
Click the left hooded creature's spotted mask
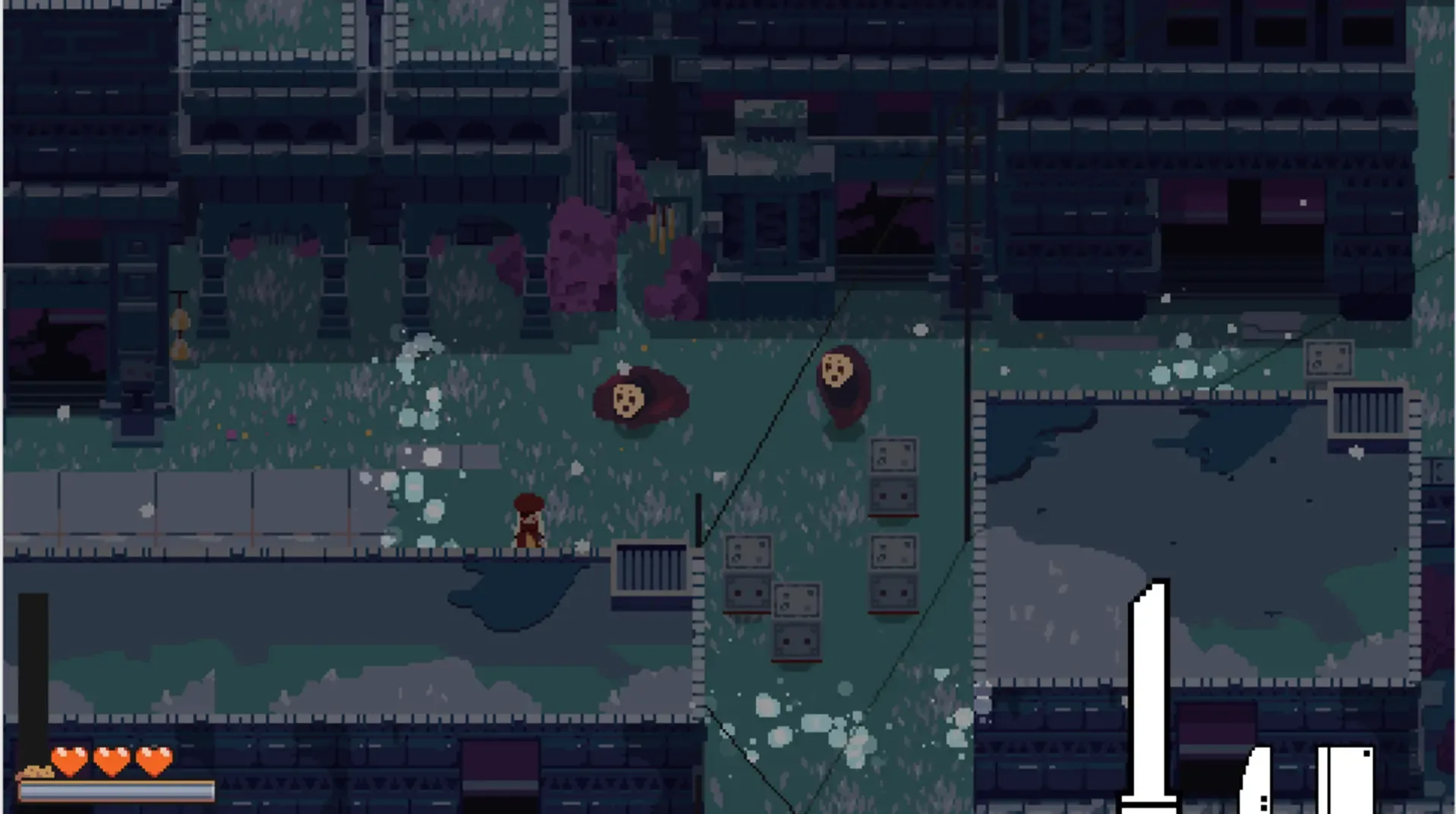627,398
